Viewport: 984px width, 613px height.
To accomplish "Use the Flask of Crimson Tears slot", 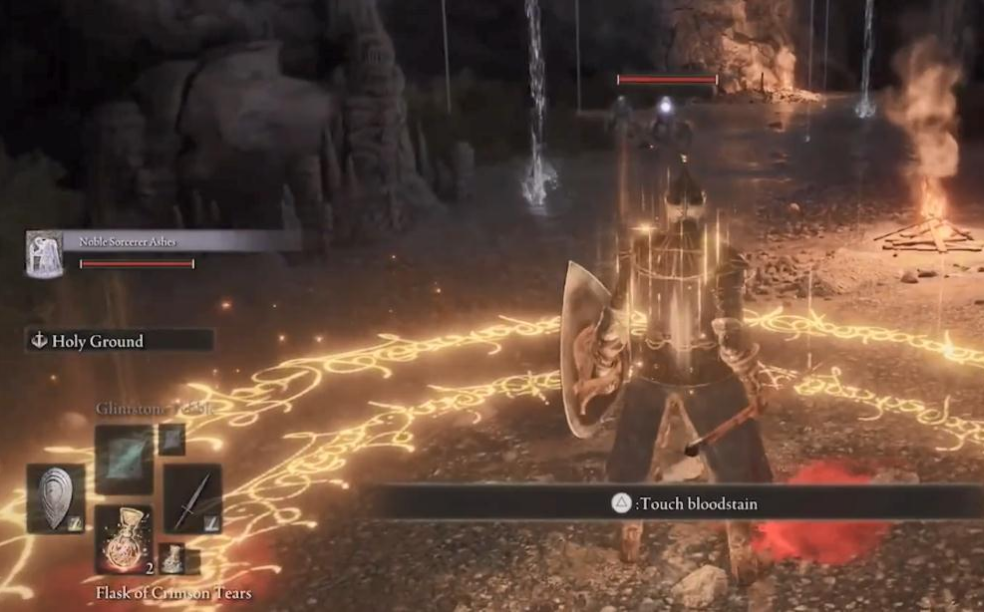I will pyautogui.click(x=124, y=538).
